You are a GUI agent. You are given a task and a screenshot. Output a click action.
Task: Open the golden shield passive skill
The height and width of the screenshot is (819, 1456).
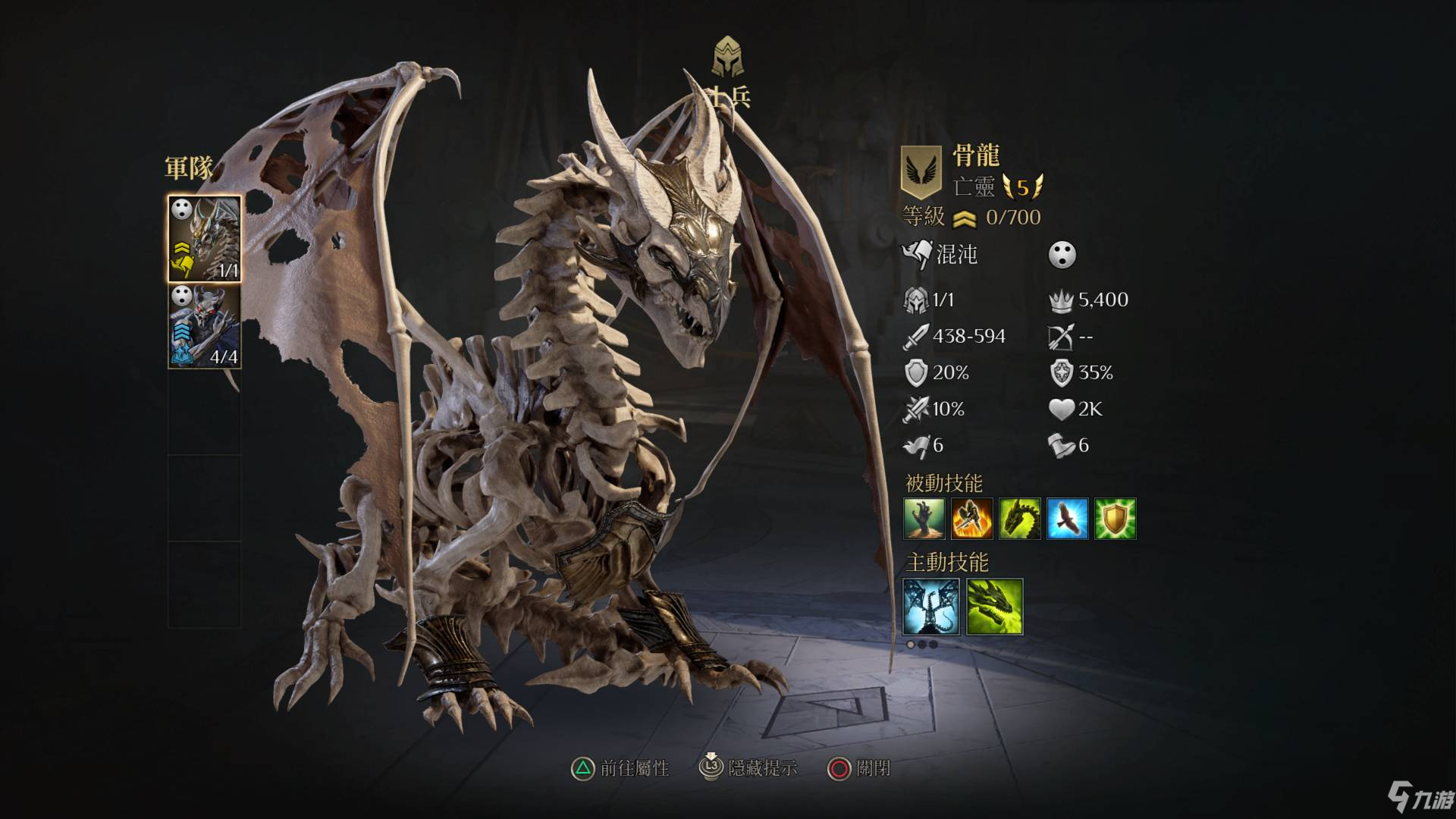(1115, 519)
